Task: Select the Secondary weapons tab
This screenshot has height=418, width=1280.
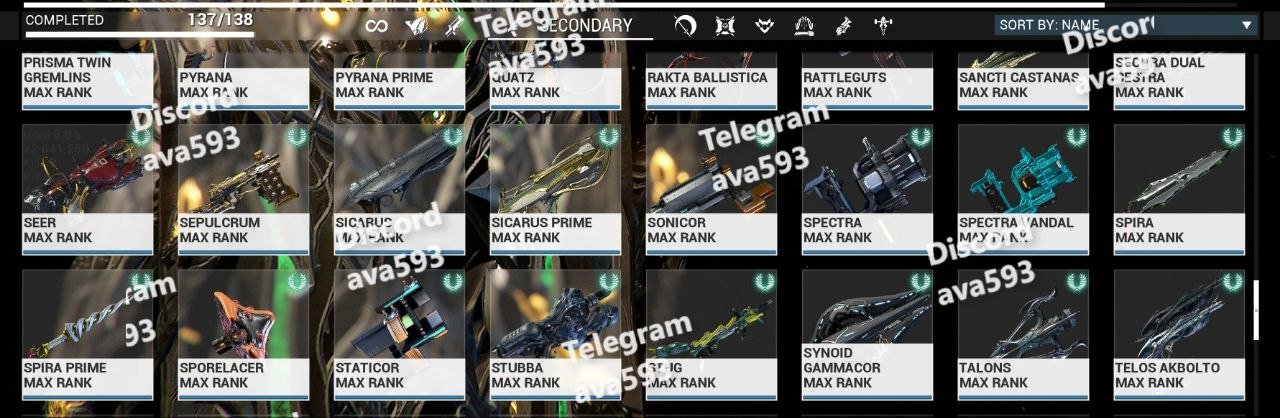Action: pyautogui.click(x=585, y=26)
